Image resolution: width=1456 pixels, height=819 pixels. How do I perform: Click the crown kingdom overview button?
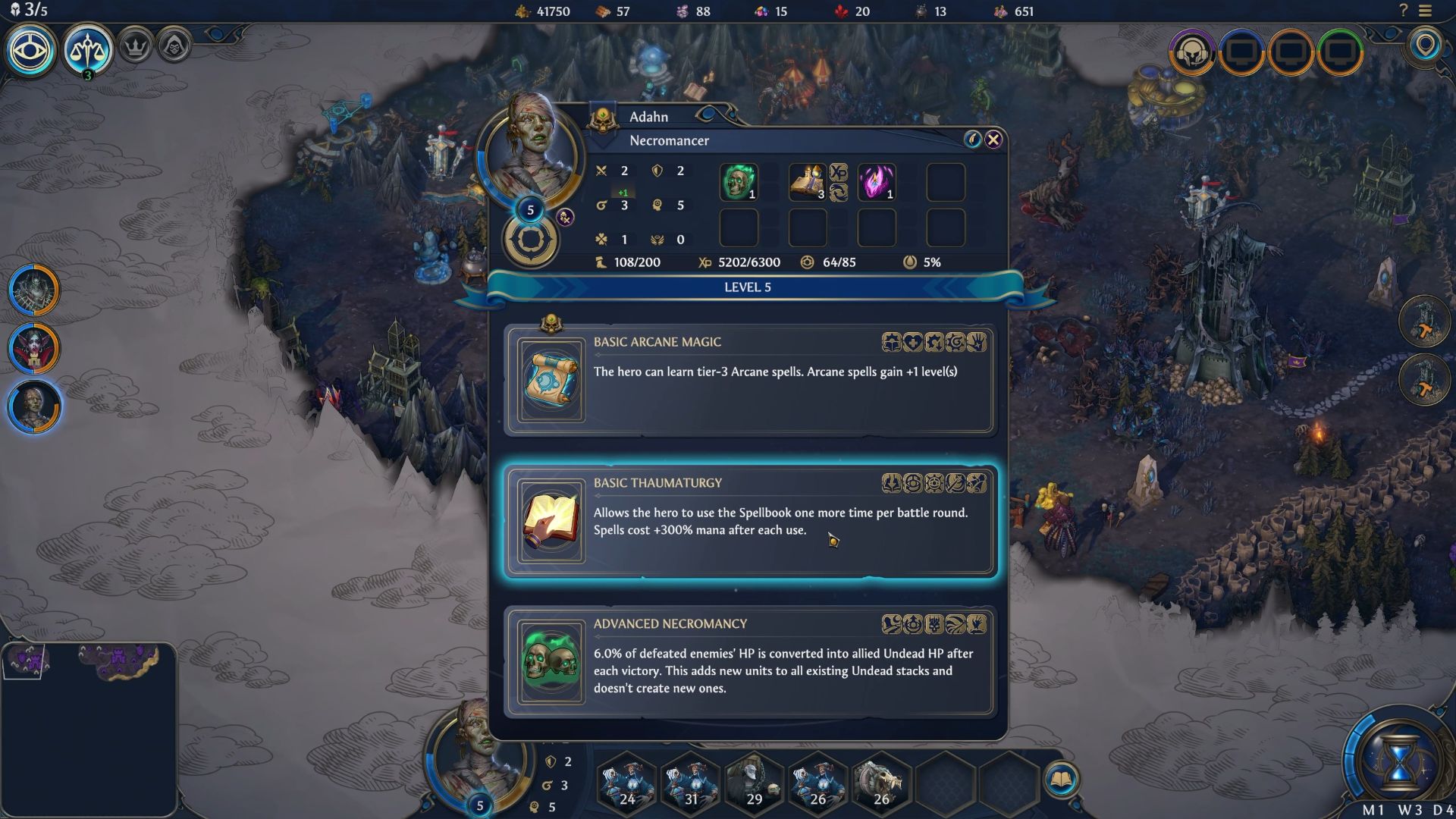[136, 47]
